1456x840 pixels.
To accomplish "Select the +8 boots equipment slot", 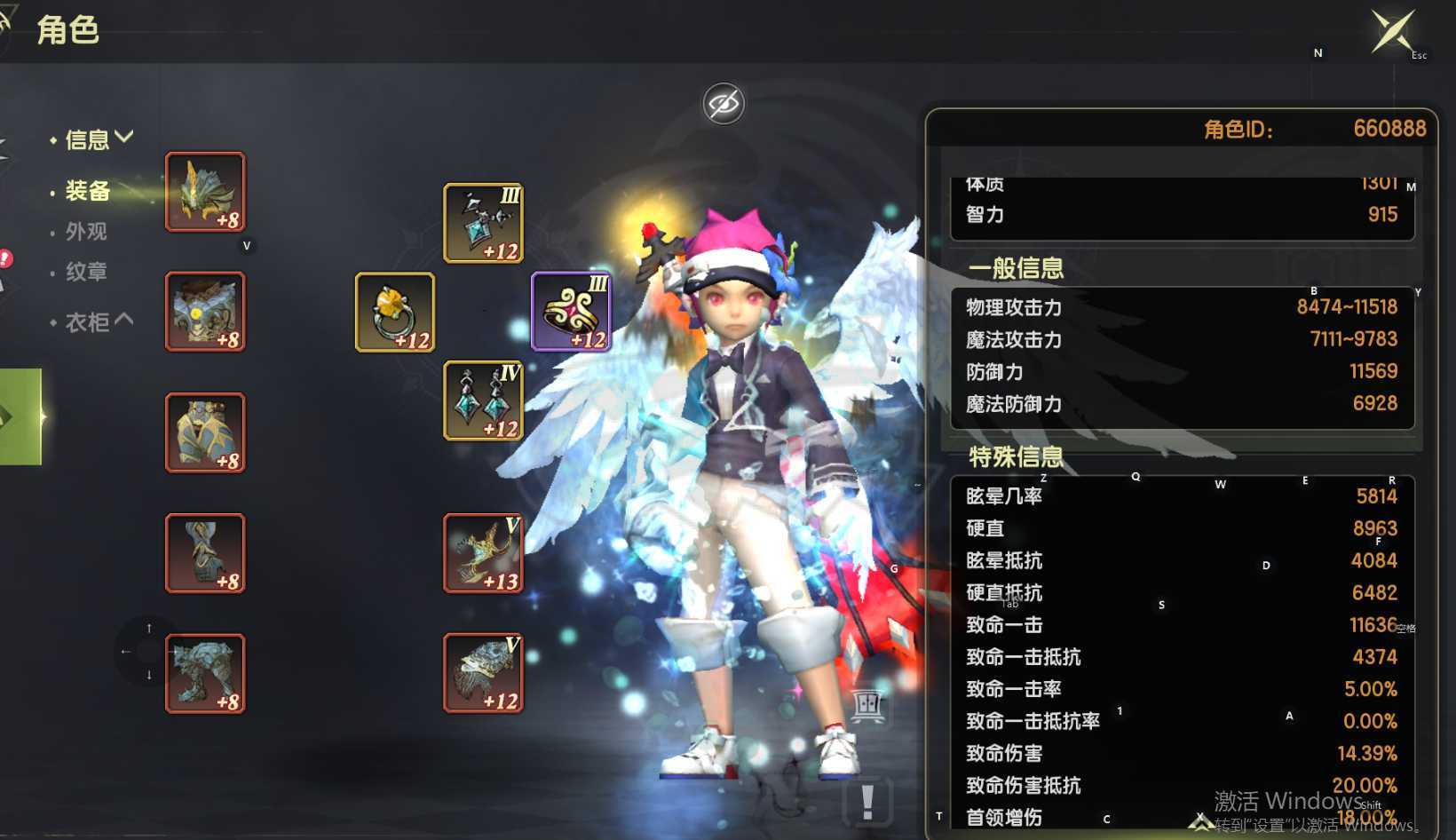I will tap(205, 673).
